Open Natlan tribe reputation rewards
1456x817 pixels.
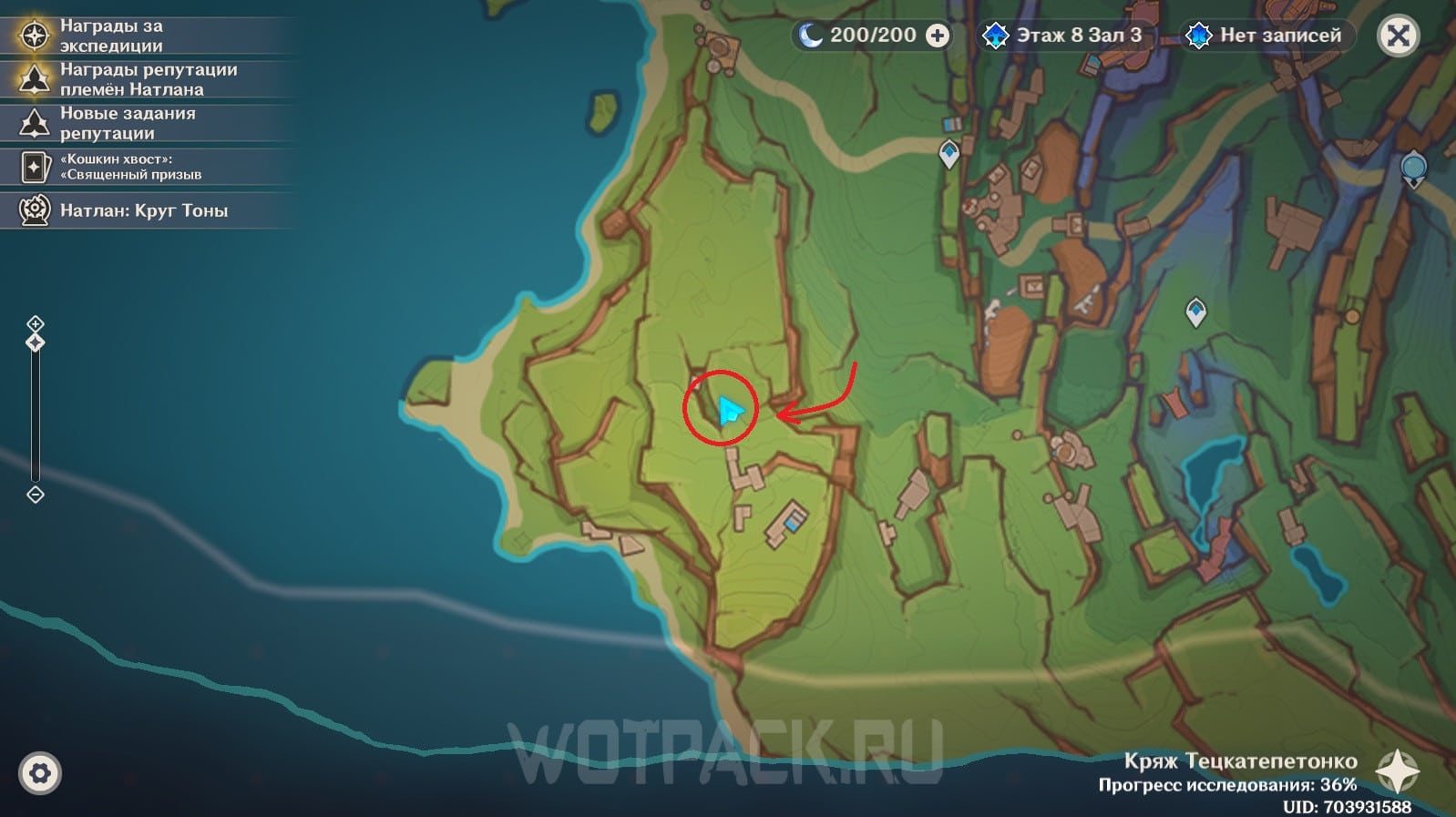[x=148, y=79]
